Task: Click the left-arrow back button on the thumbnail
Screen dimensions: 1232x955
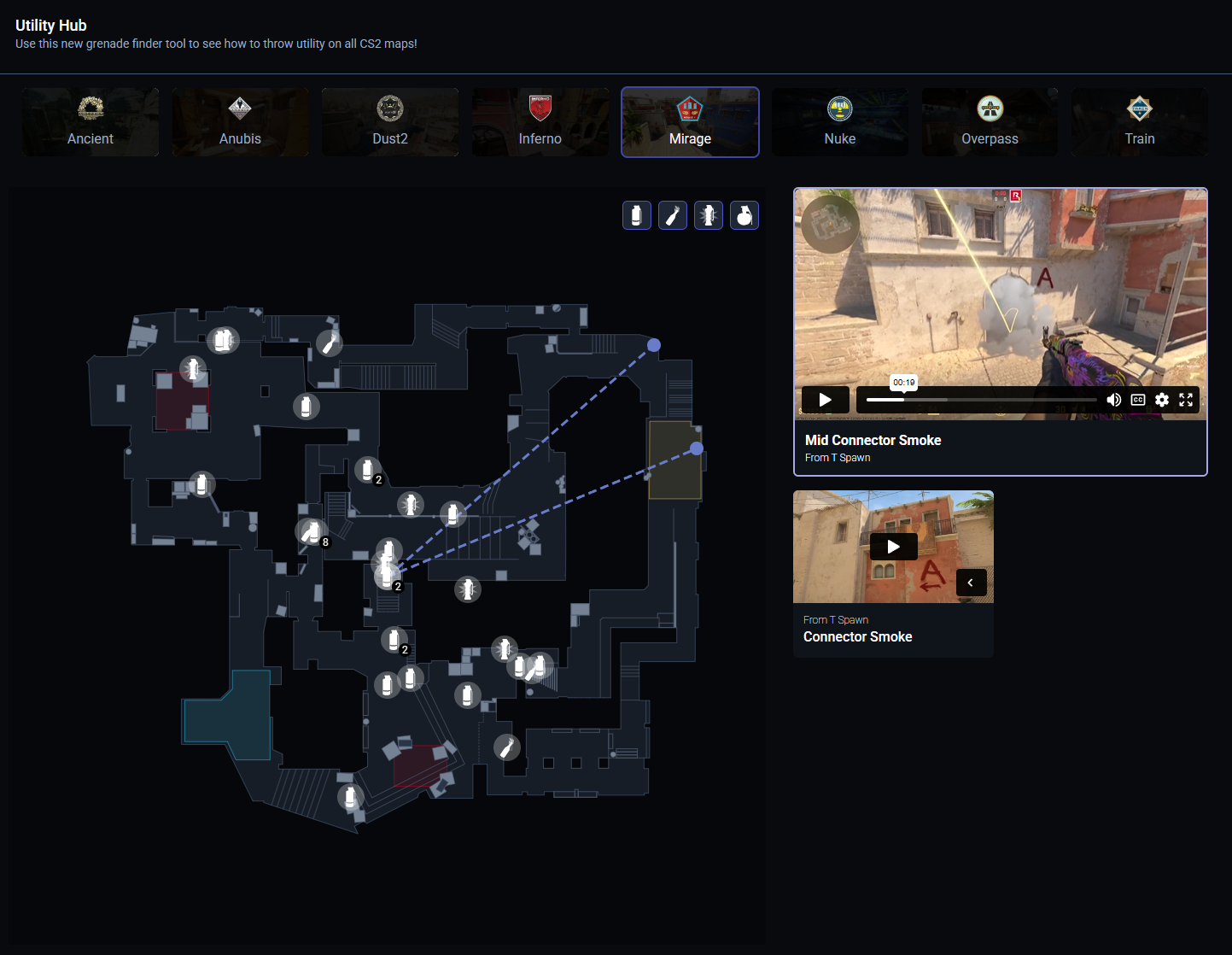Action: click(x=971, y=583)
